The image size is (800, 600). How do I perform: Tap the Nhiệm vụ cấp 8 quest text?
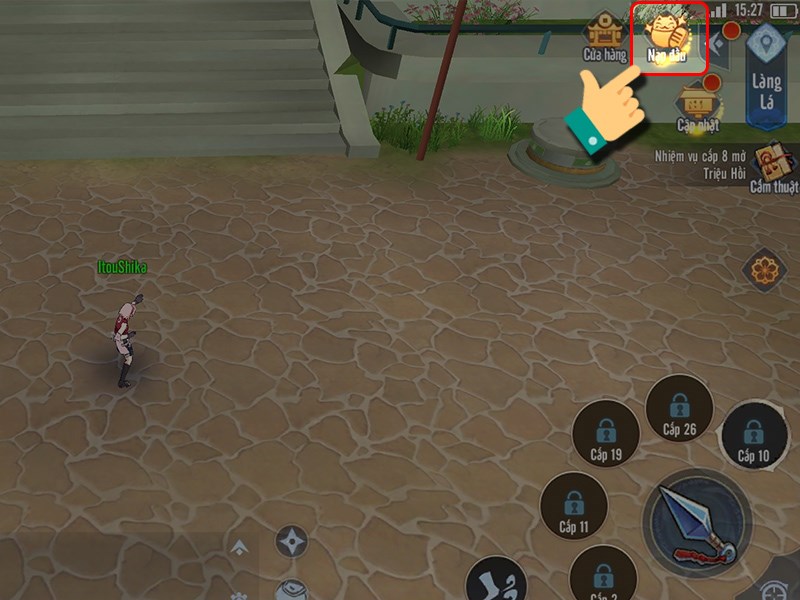[700, 164]
